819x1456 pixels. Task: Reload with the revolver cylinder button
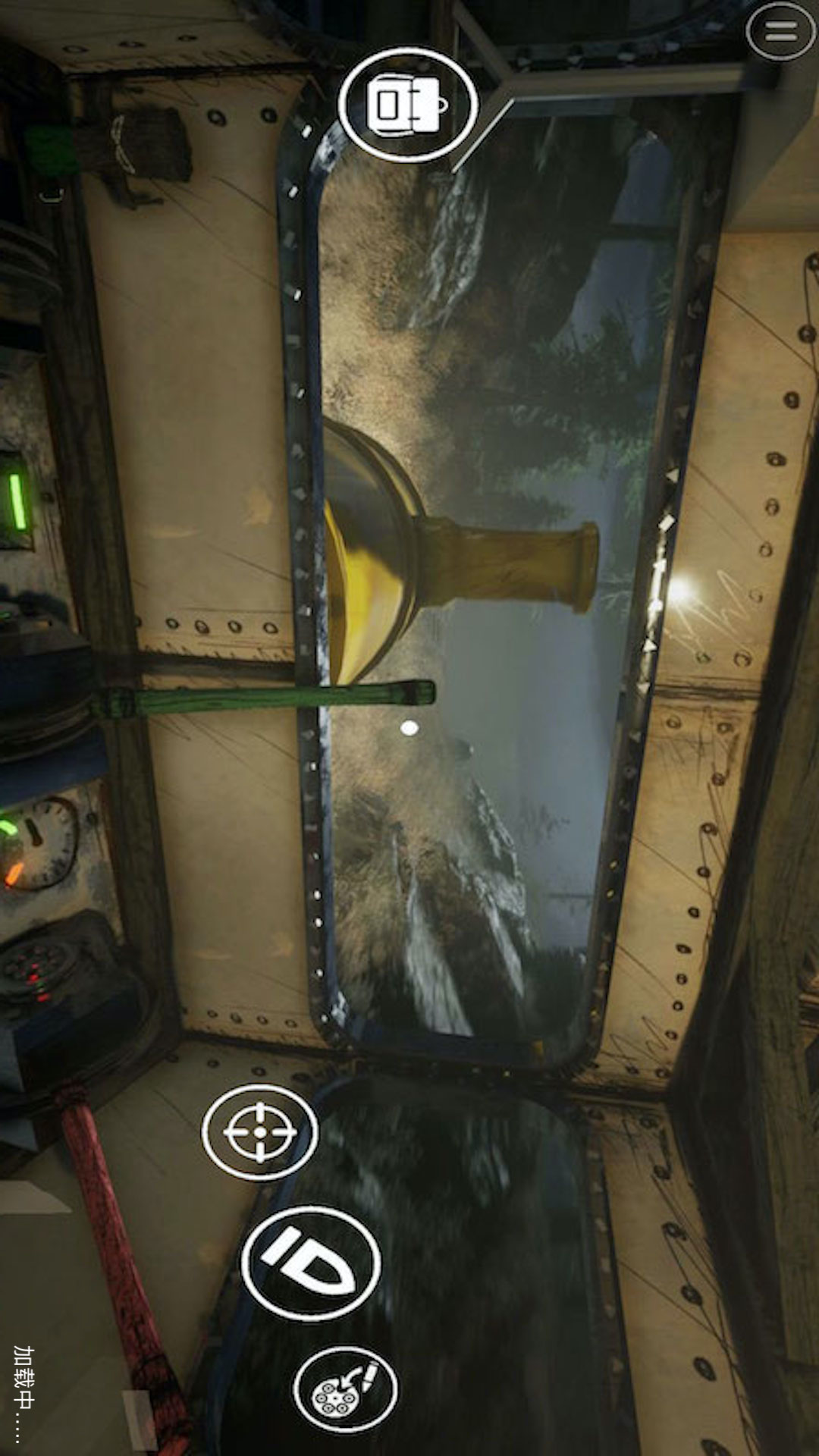pos(345,1389)
